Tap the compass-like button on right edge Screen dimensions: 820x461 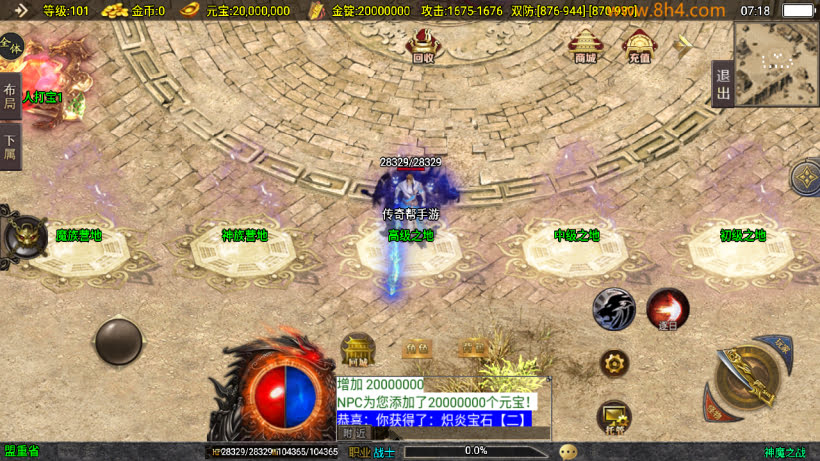pos(805,178)
